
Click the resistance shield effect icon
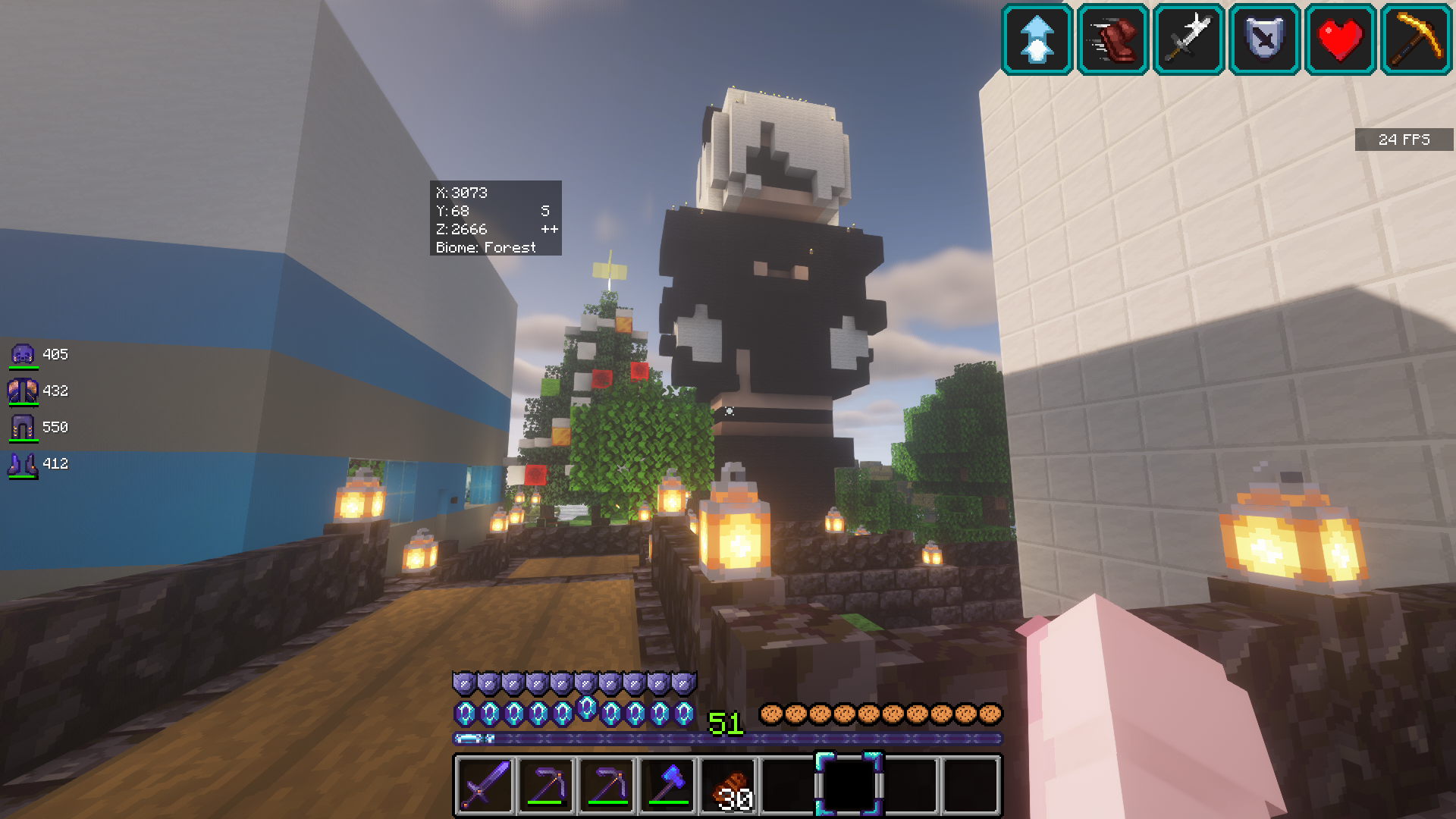[1264, 39]
